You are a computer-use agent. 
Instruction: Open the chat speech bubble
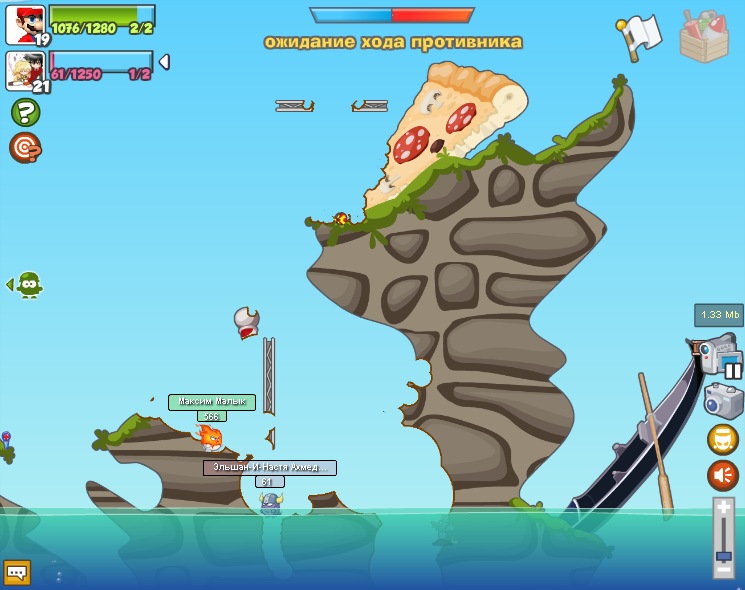coord(17,572)
